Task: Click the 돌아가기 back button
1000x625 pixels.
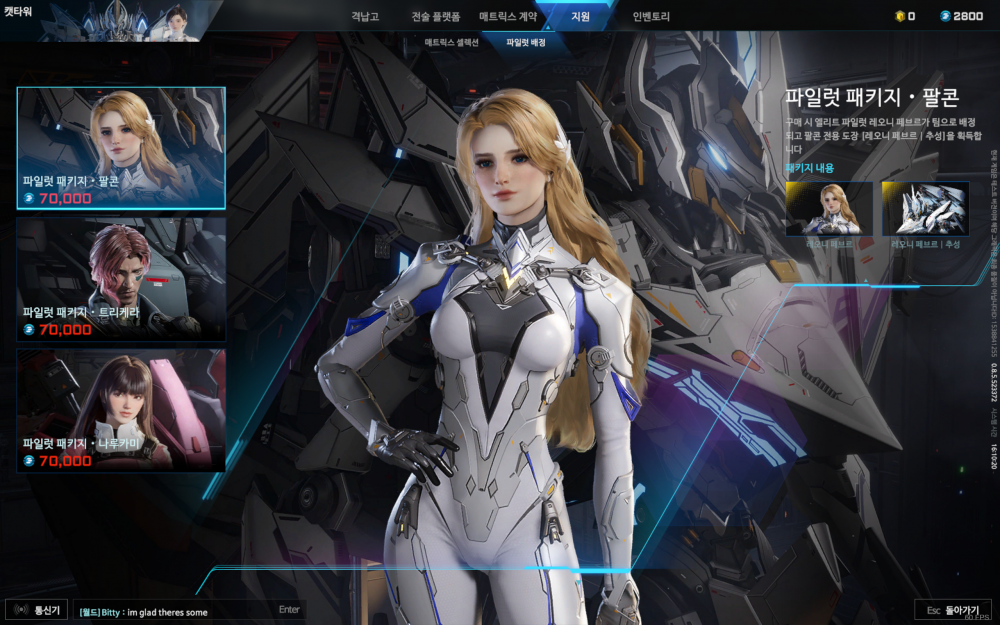Action: pos(951,610)
